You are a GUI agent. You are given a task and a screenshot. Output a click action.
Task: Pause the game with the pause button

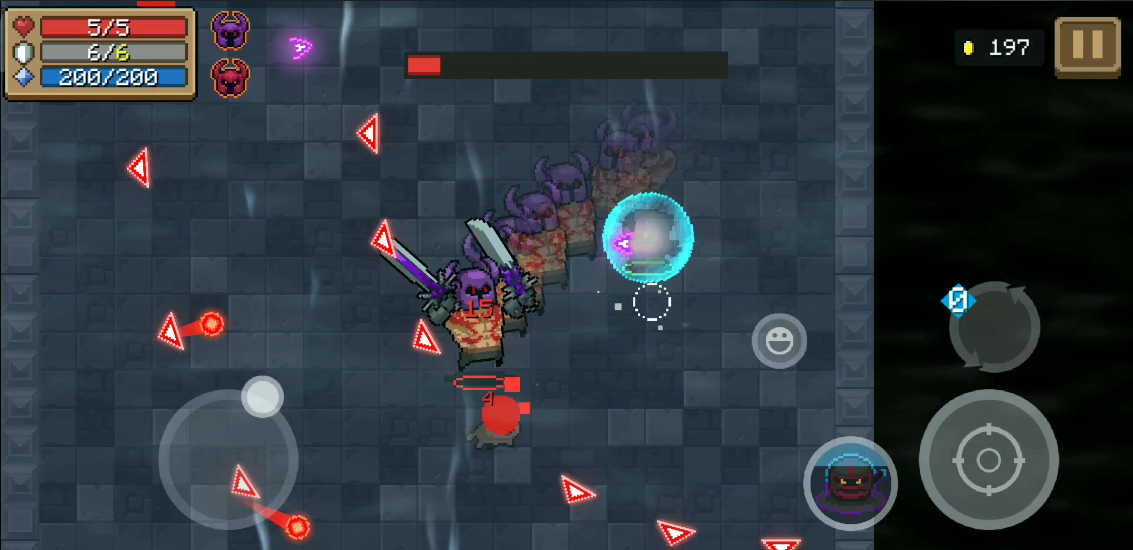click(x=1087, y=45)
